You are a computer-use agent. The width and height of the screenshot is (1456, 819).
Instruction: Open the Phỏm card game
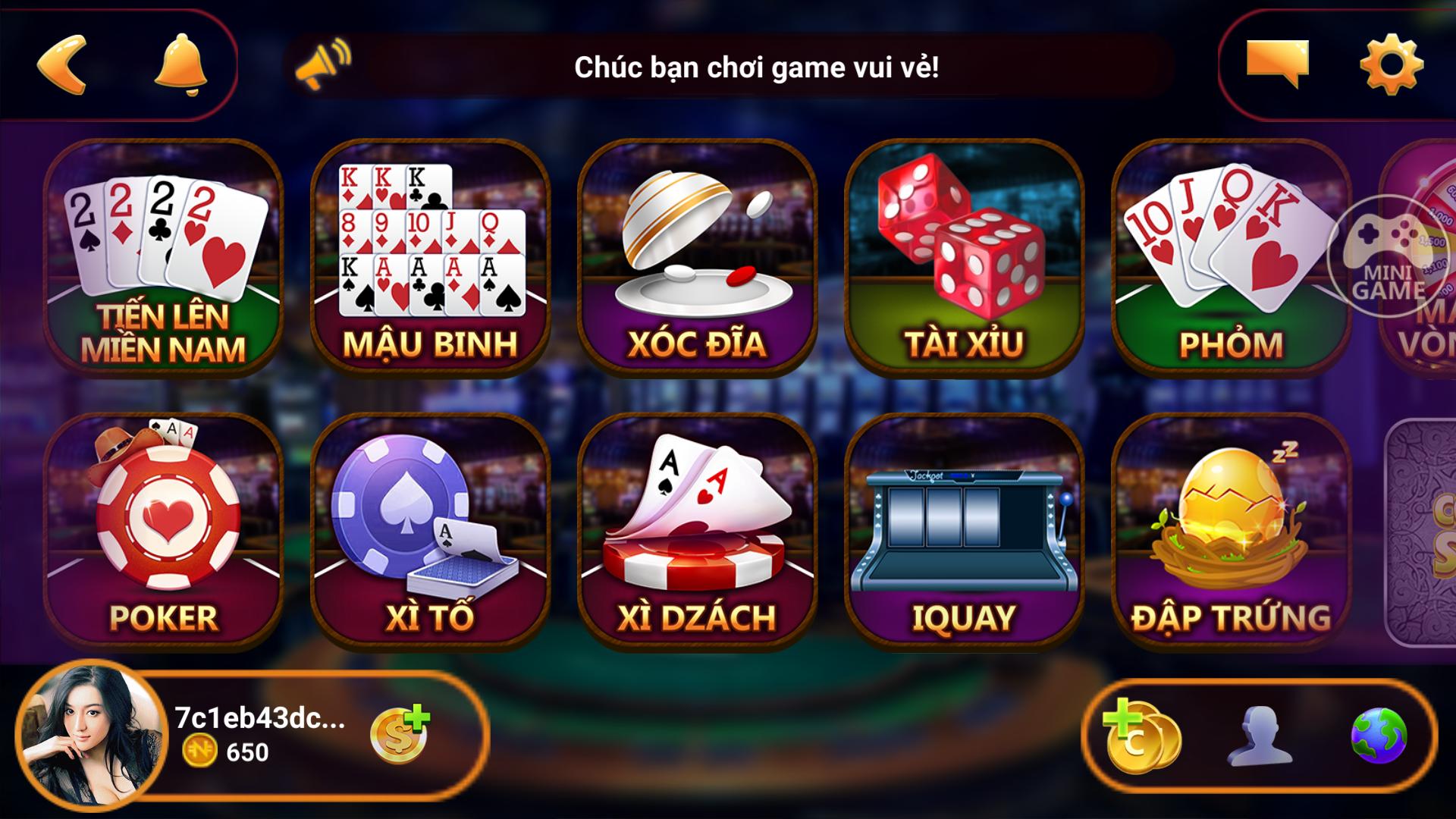point(1231,258)
